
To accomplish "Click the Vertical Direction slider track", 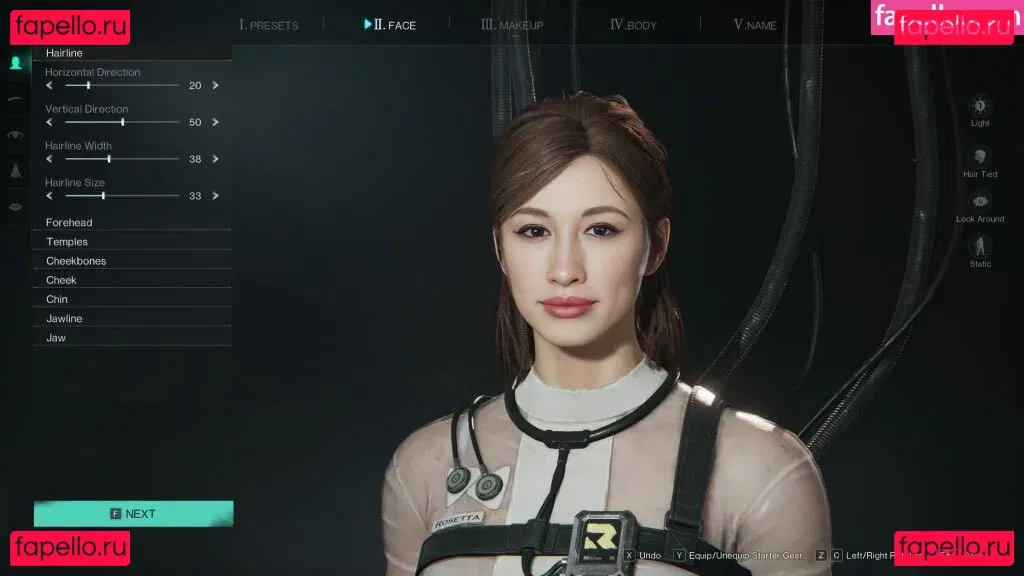I will coord(122,122).
